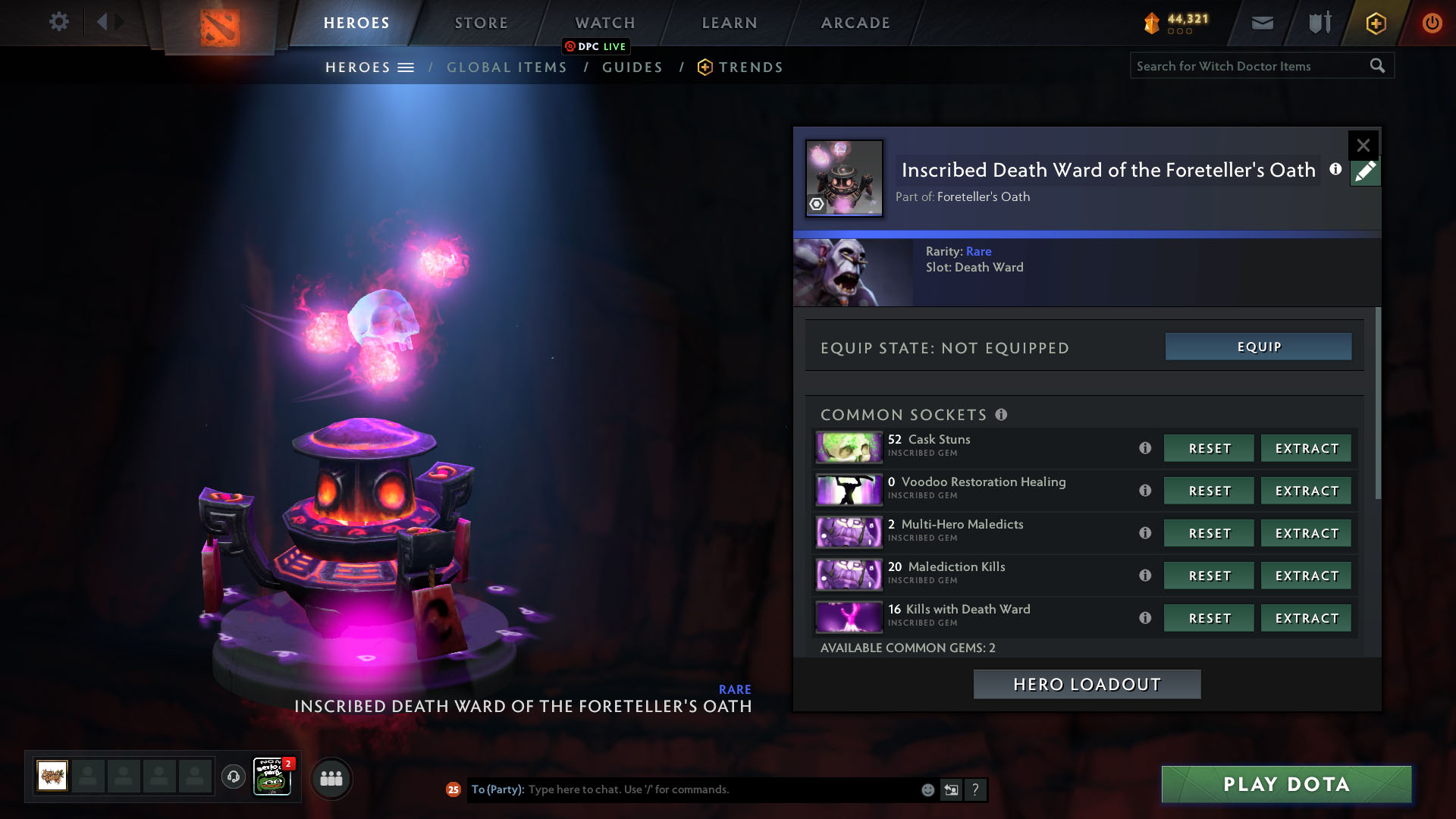The image size is (1456, 819).
Task: Equip the Inscribed Death Ward
Action: (x=1258, y=347)
